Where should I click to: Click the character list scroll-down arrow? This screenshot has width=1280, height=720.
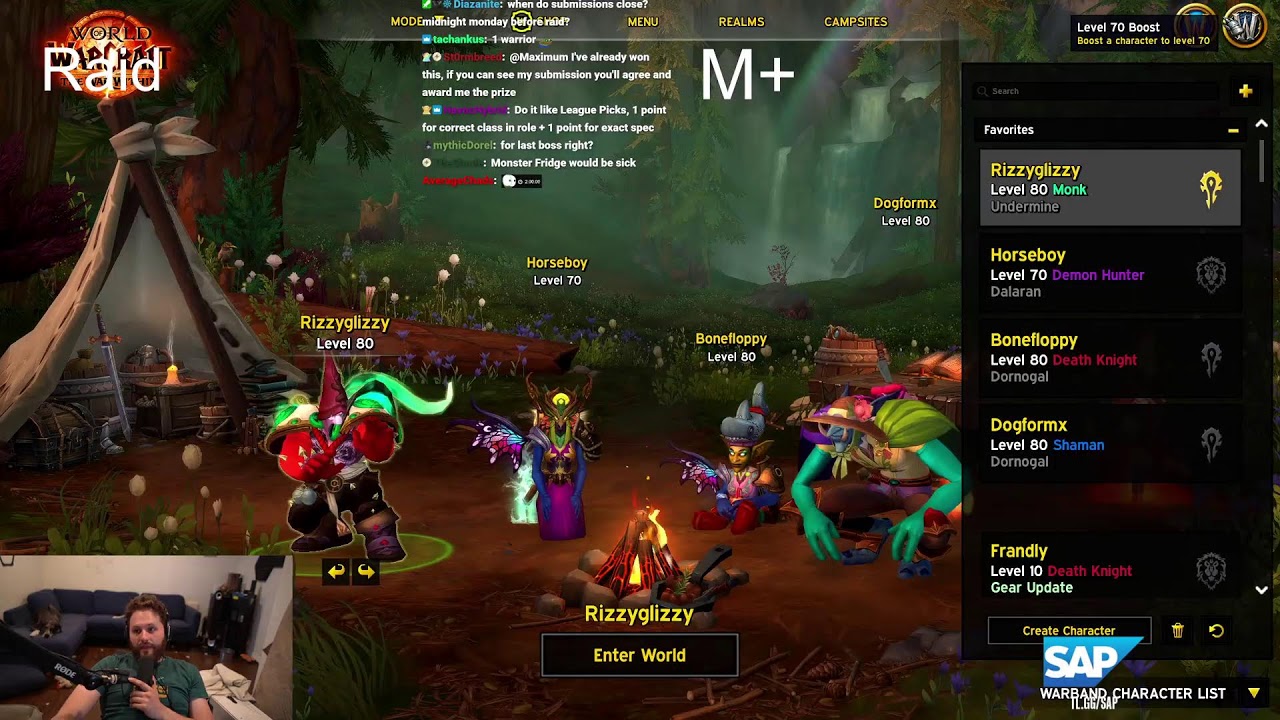[1261, 590]
